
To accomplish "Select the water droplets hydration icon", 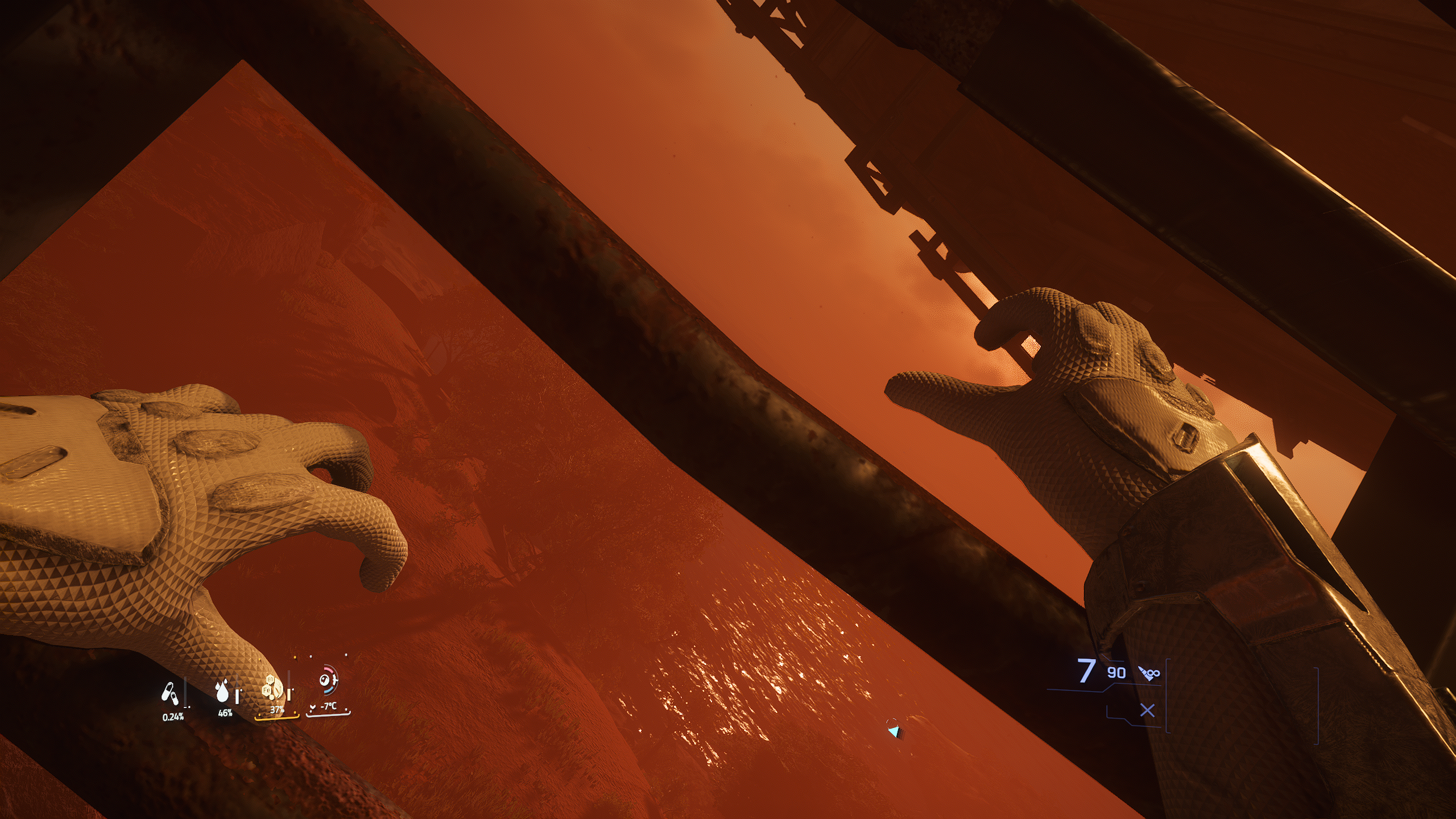I will click(x=222, y=690).
